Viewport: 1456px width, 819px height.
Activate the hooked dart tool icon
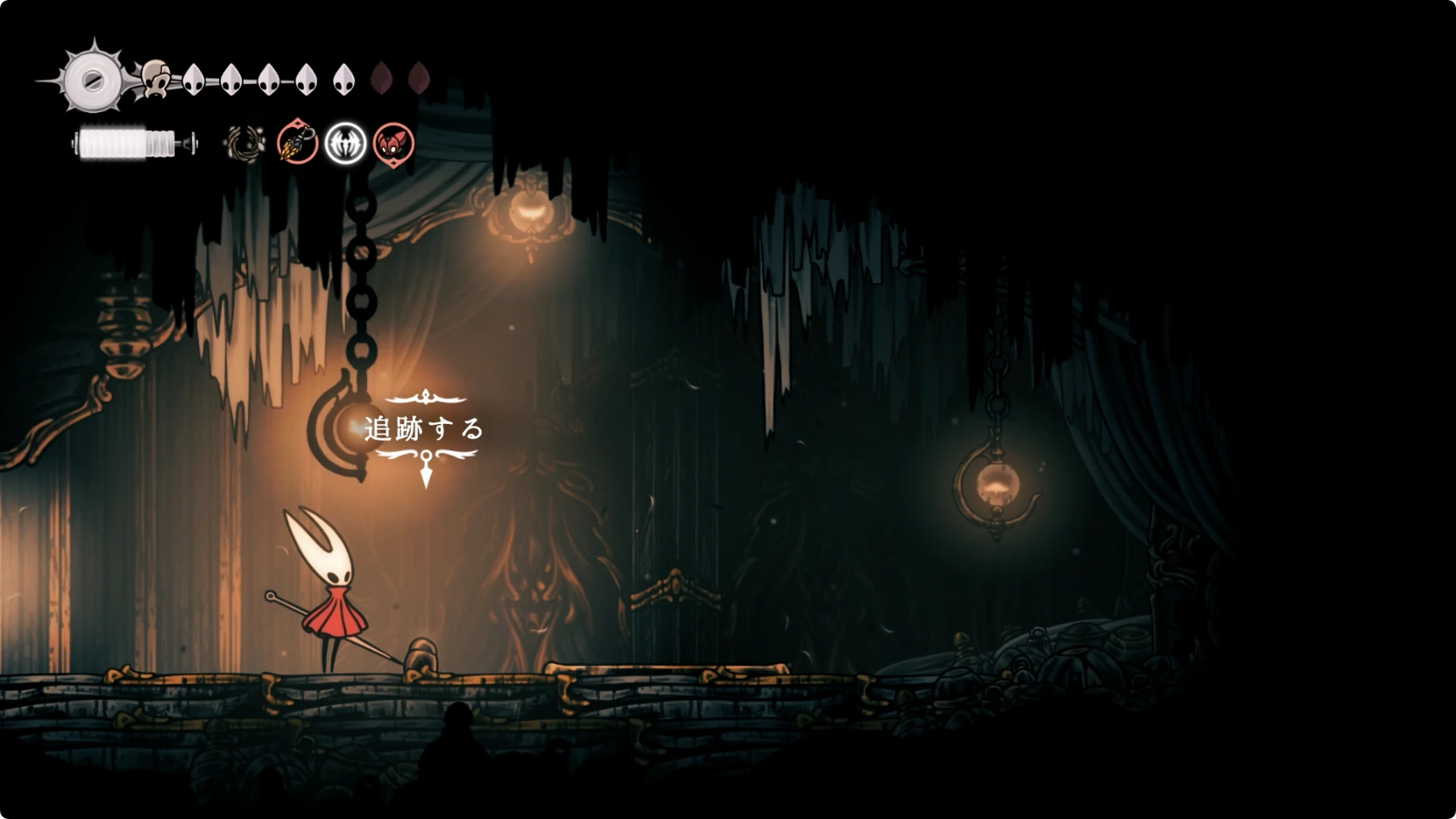coord(297,143)
